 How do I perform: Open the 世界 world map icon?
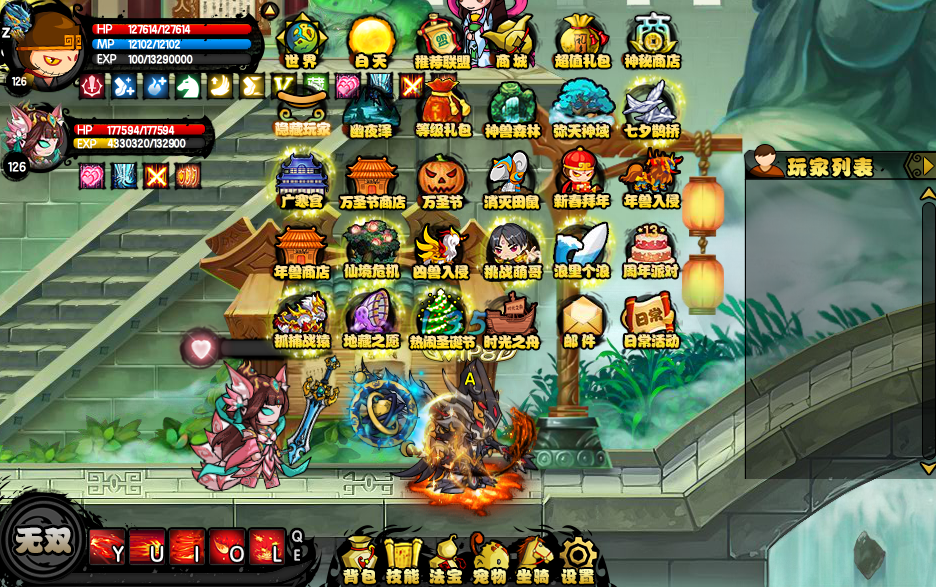302,40
